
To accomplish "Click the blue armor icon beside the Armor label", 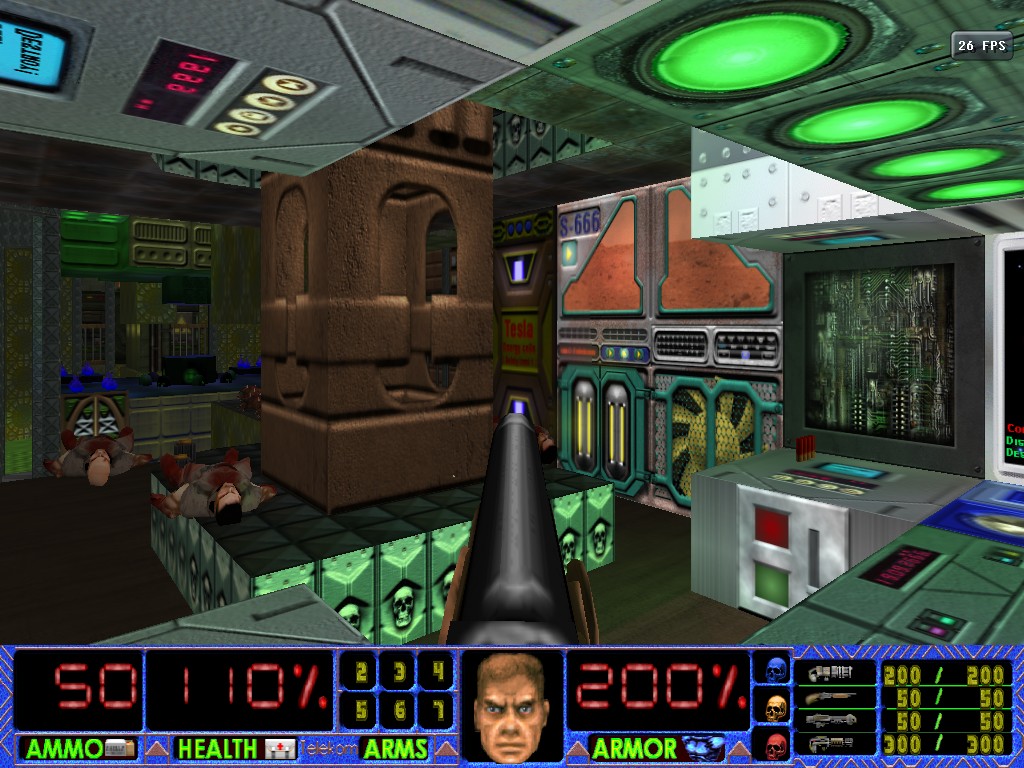I will [x=703, y=748].
